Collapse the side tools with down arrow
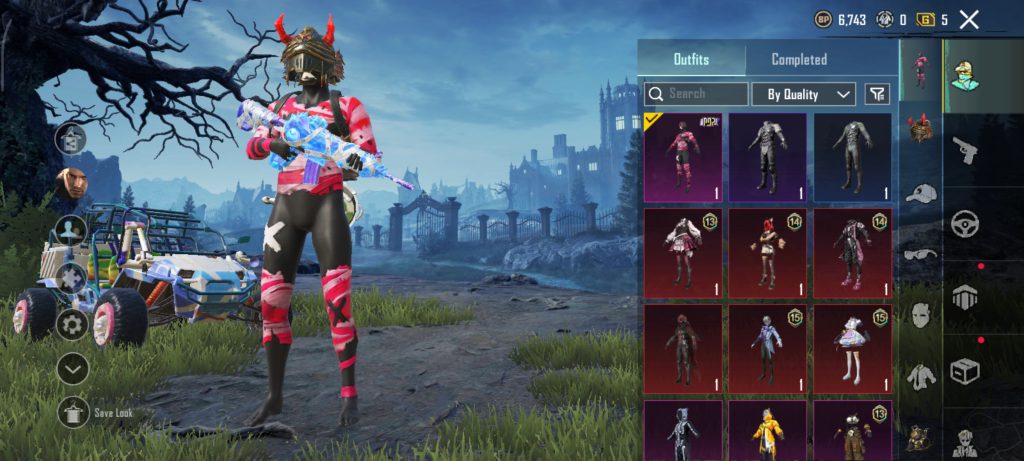The height and width of the screenshot is (461, 1024). 71,368
